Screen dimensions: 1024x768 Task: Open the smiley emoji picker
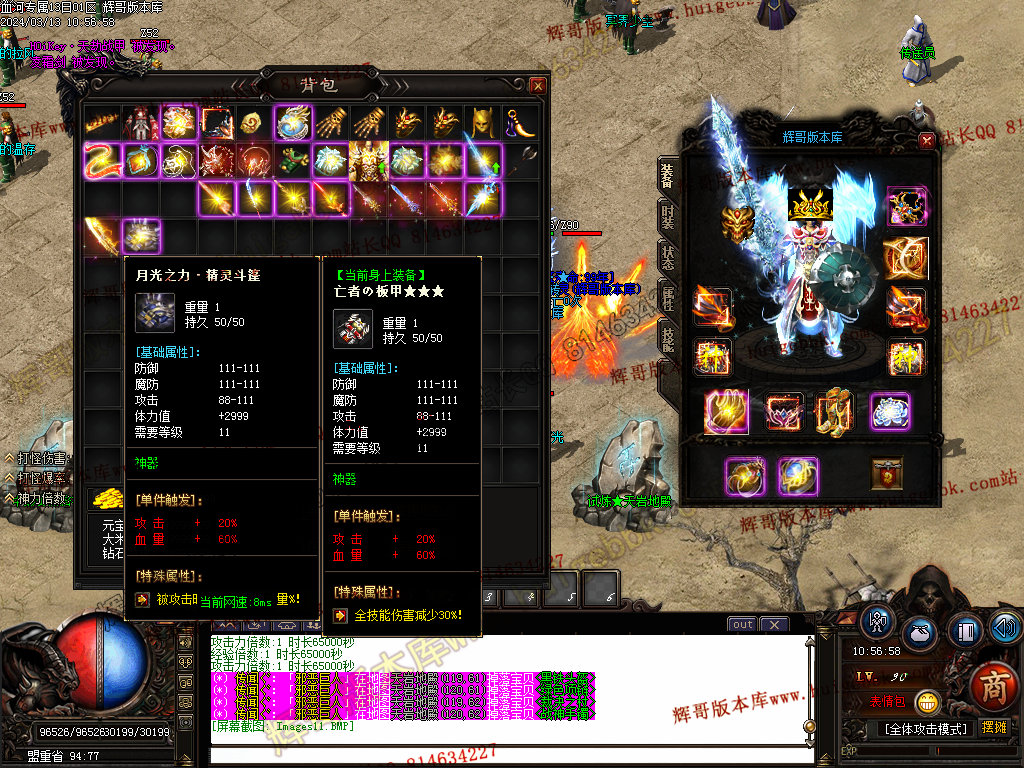pos(927,702)
